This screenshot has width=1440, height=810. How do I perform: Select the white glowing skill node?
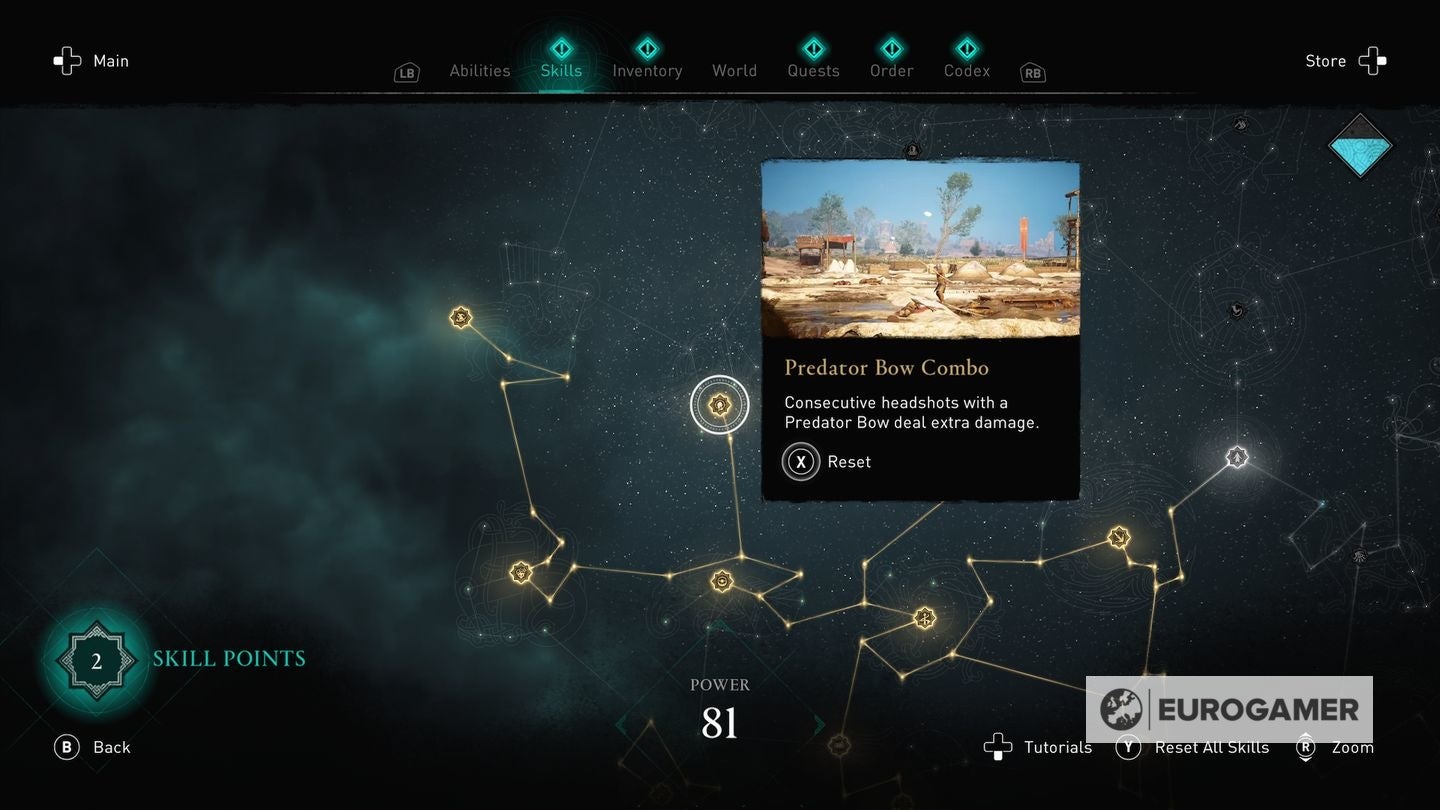click(1237, 457)
